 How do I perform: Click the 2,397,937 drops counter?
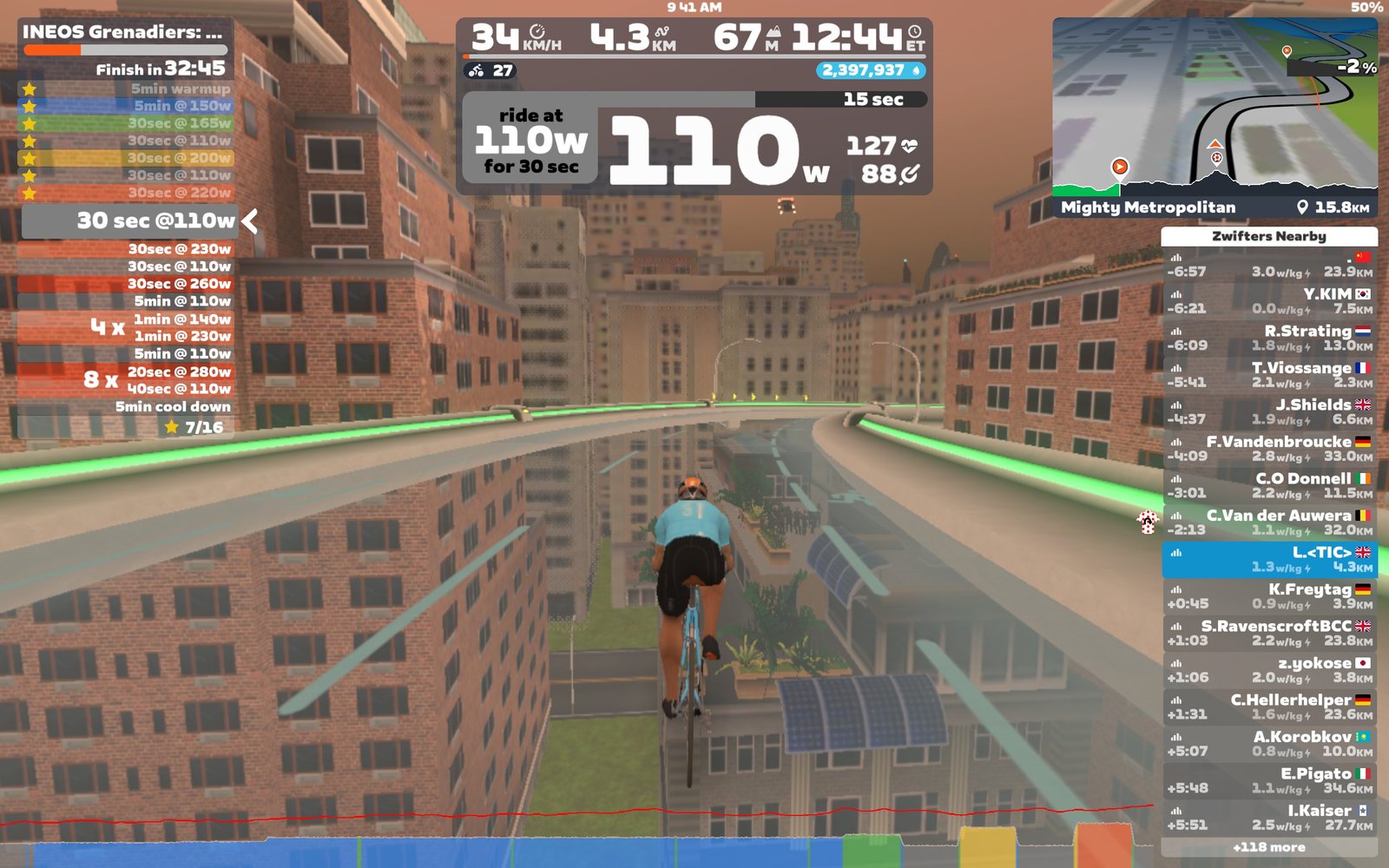pyautogui.click(x=870, y=70)
